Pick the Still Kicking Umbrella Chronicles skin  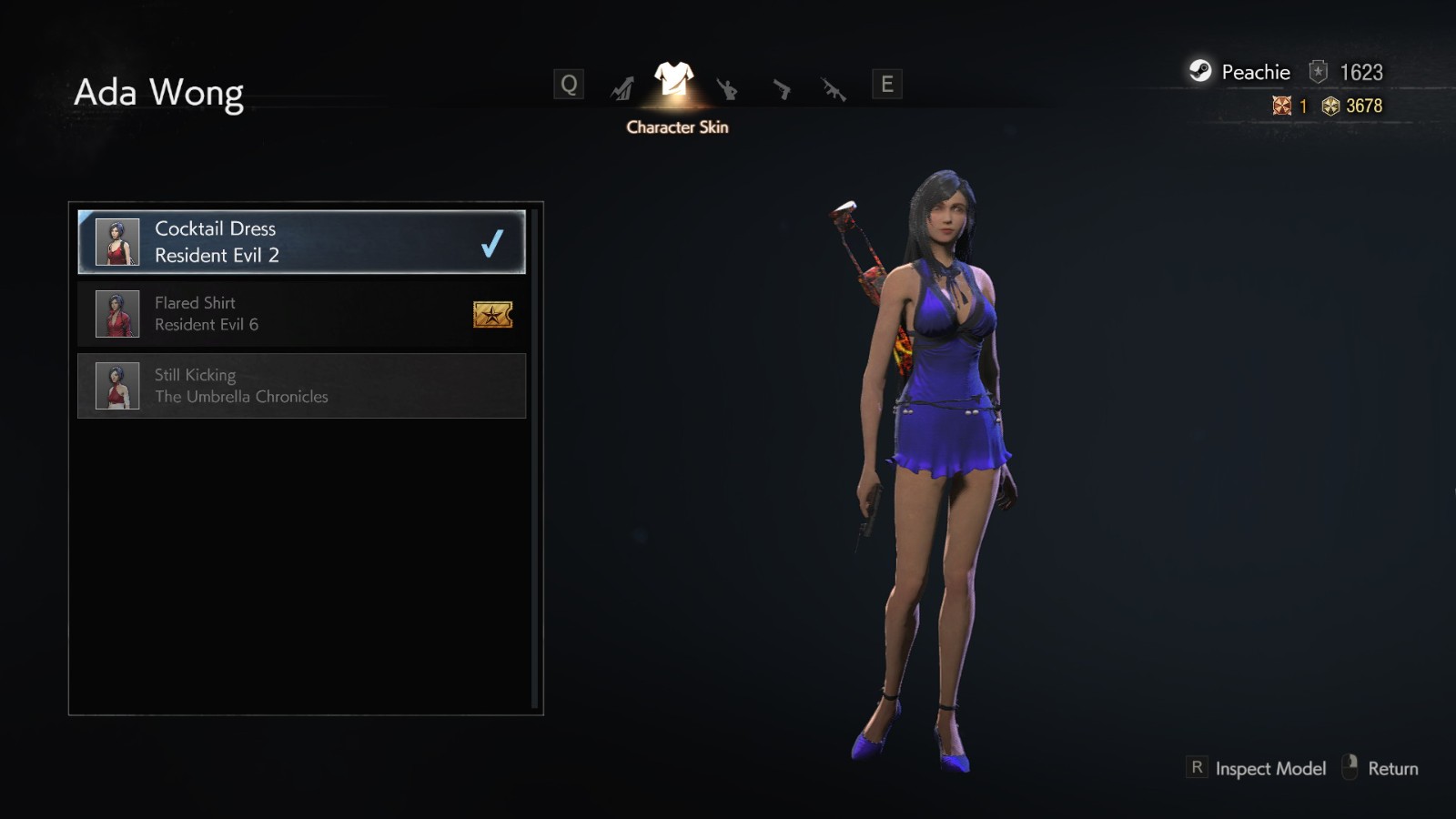click(x=300, y=386)
